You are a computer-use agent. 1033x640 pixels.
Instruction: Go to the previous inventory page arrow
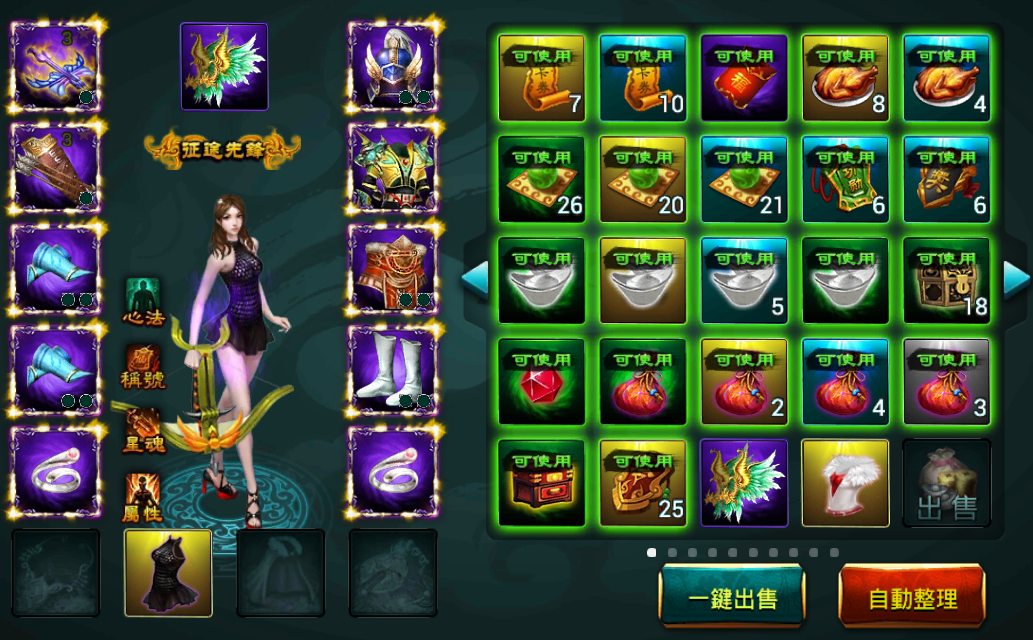[x=475, y=279]
